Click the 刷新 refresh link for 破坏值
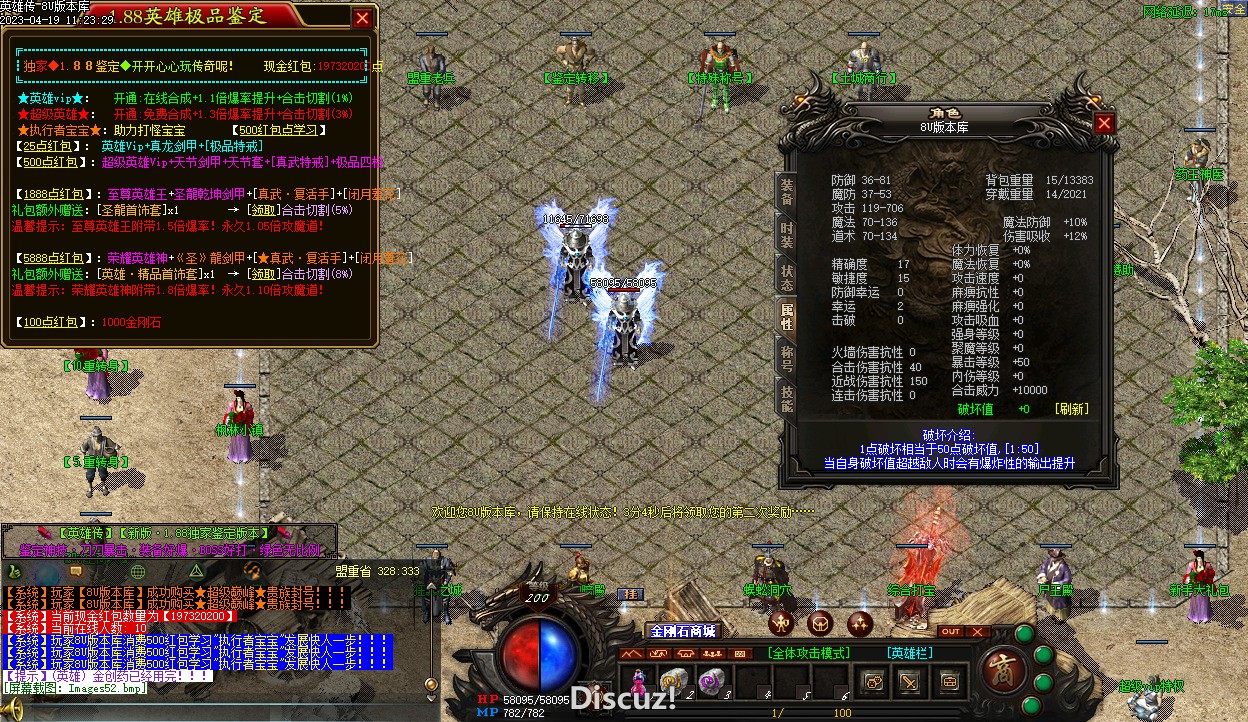The height and width of the screenshot is (722, 1248). pyautogui.click(x=1071, y=409)
